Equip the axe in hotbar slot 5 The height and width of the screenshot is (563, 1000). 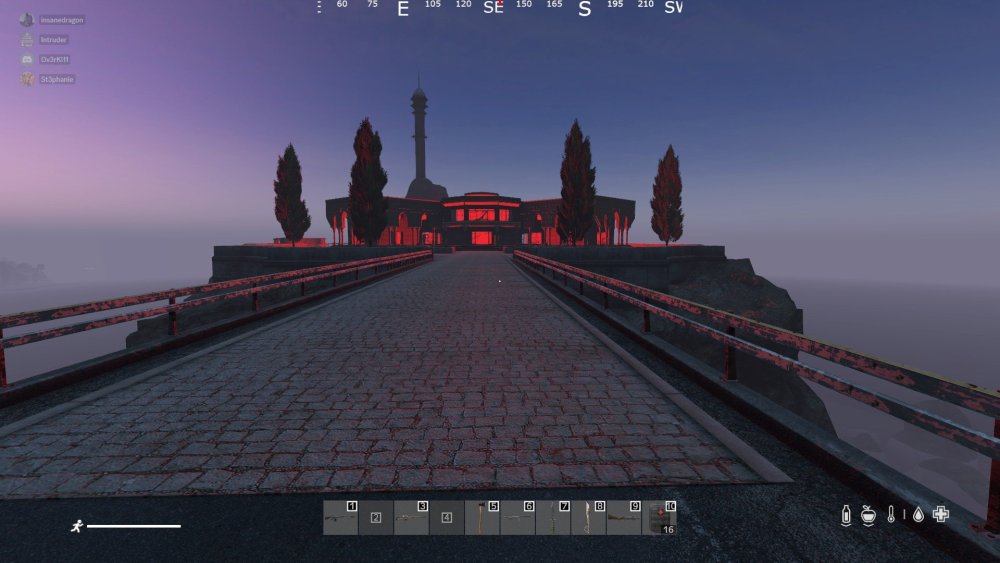[482, 517]
